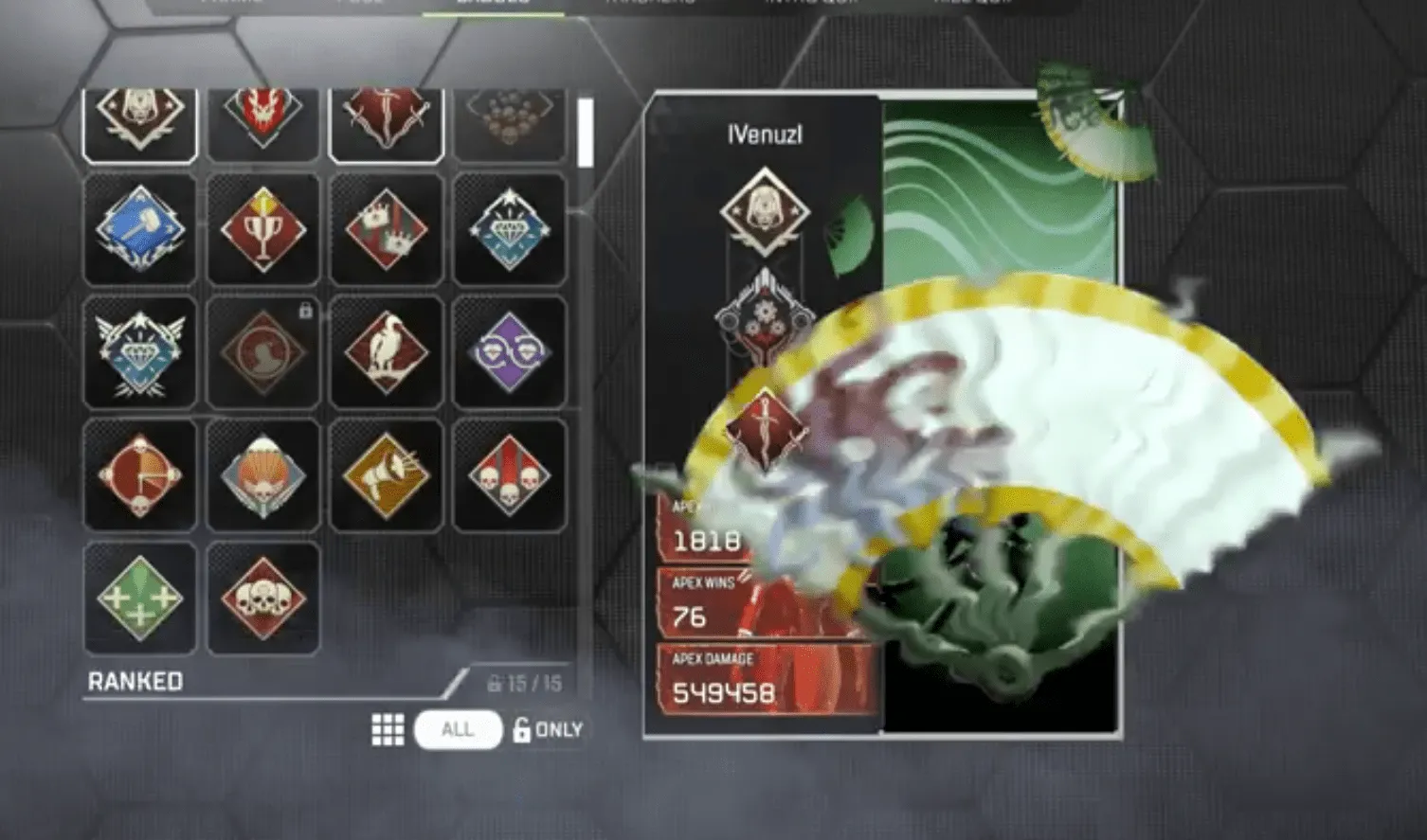Click the locked badge with padlock
Image resolution: width=1427 pixels, height=840 pixels.
pyautogui.click(x=263, y=350)
